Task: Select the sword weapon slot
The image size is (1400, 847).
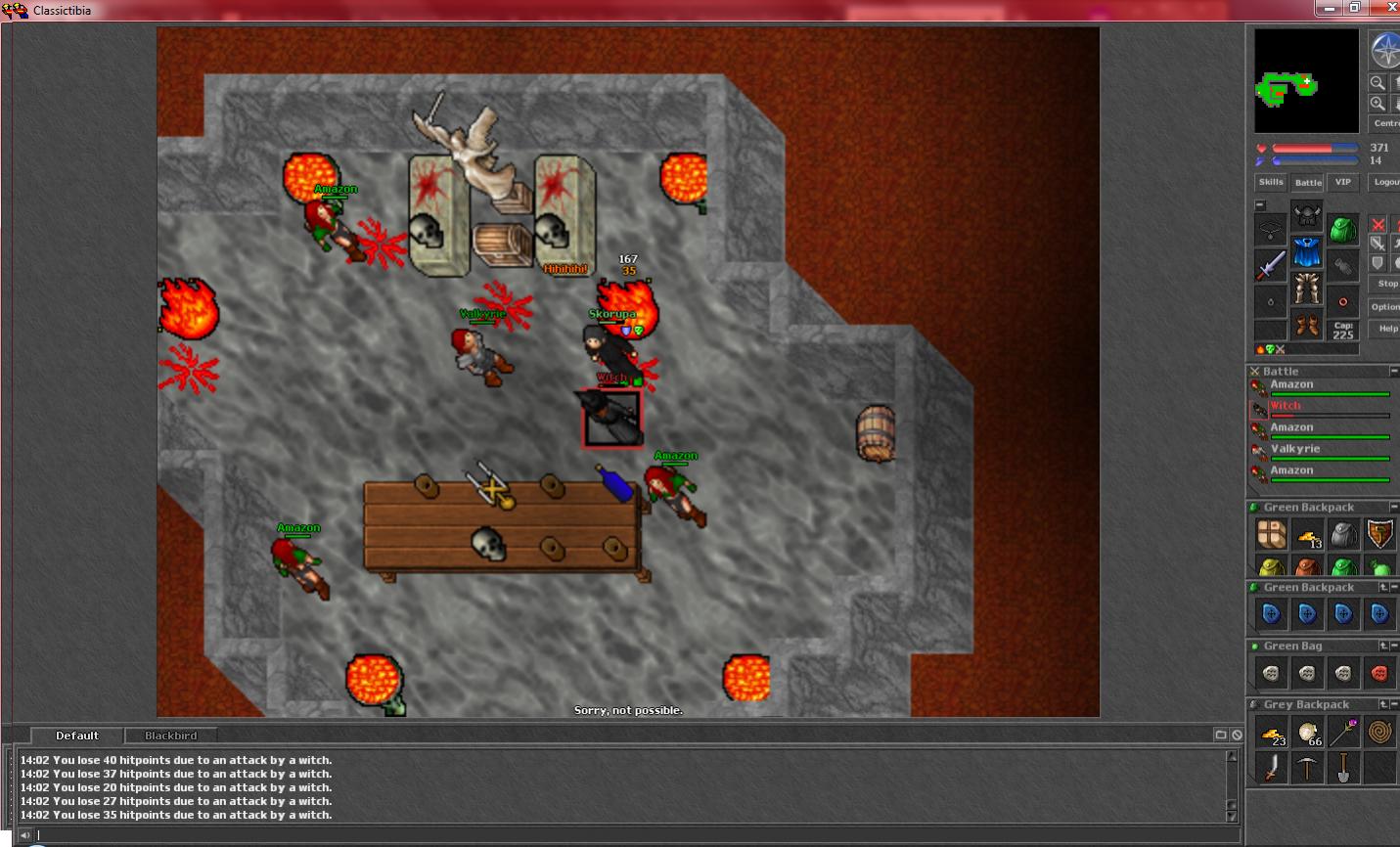Action: pos(1271,265)
